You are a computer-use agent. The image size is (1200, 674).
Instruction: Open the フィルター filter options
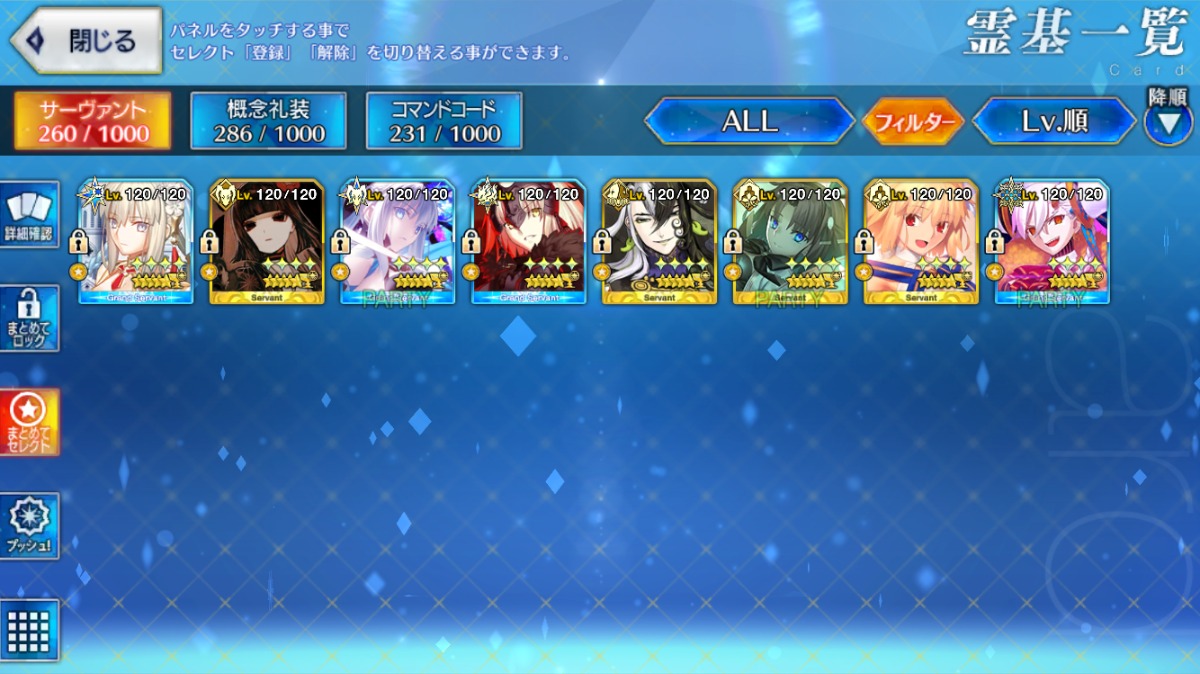click(x=912, y=122)
